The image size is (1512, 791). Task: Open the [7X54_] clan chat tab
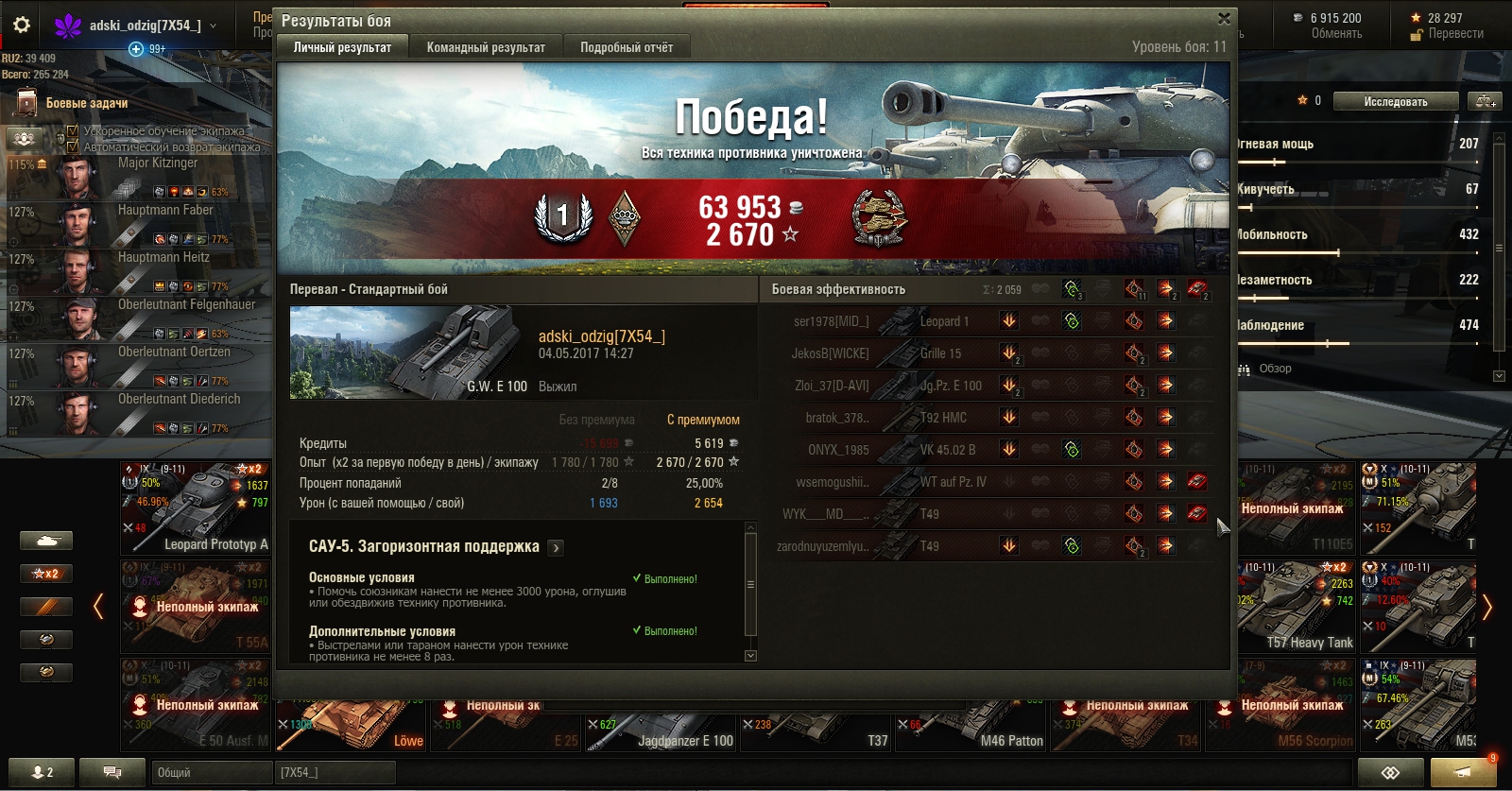(335, 772)
